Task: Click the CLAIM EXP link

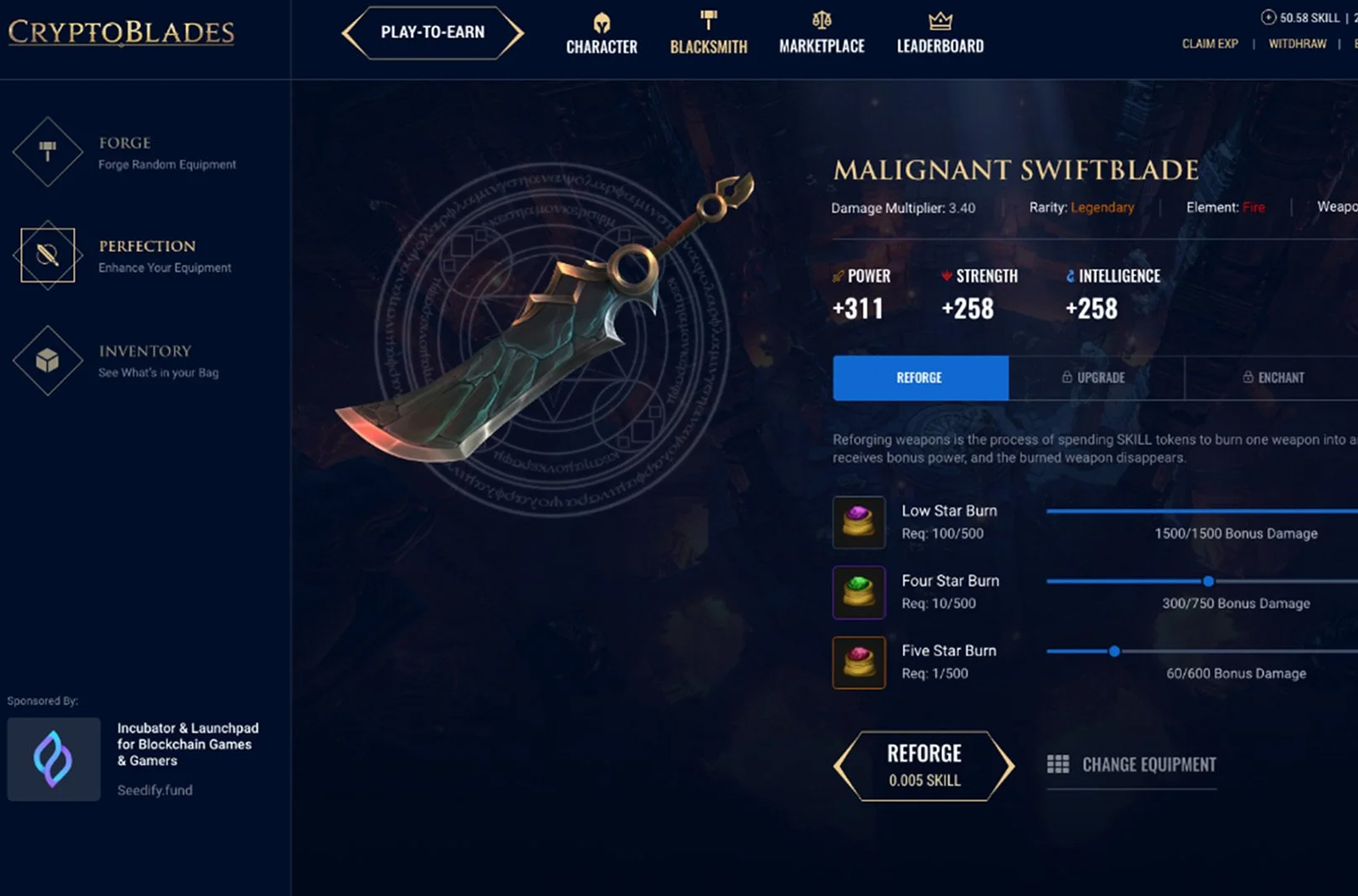Action: (1209, 43)
